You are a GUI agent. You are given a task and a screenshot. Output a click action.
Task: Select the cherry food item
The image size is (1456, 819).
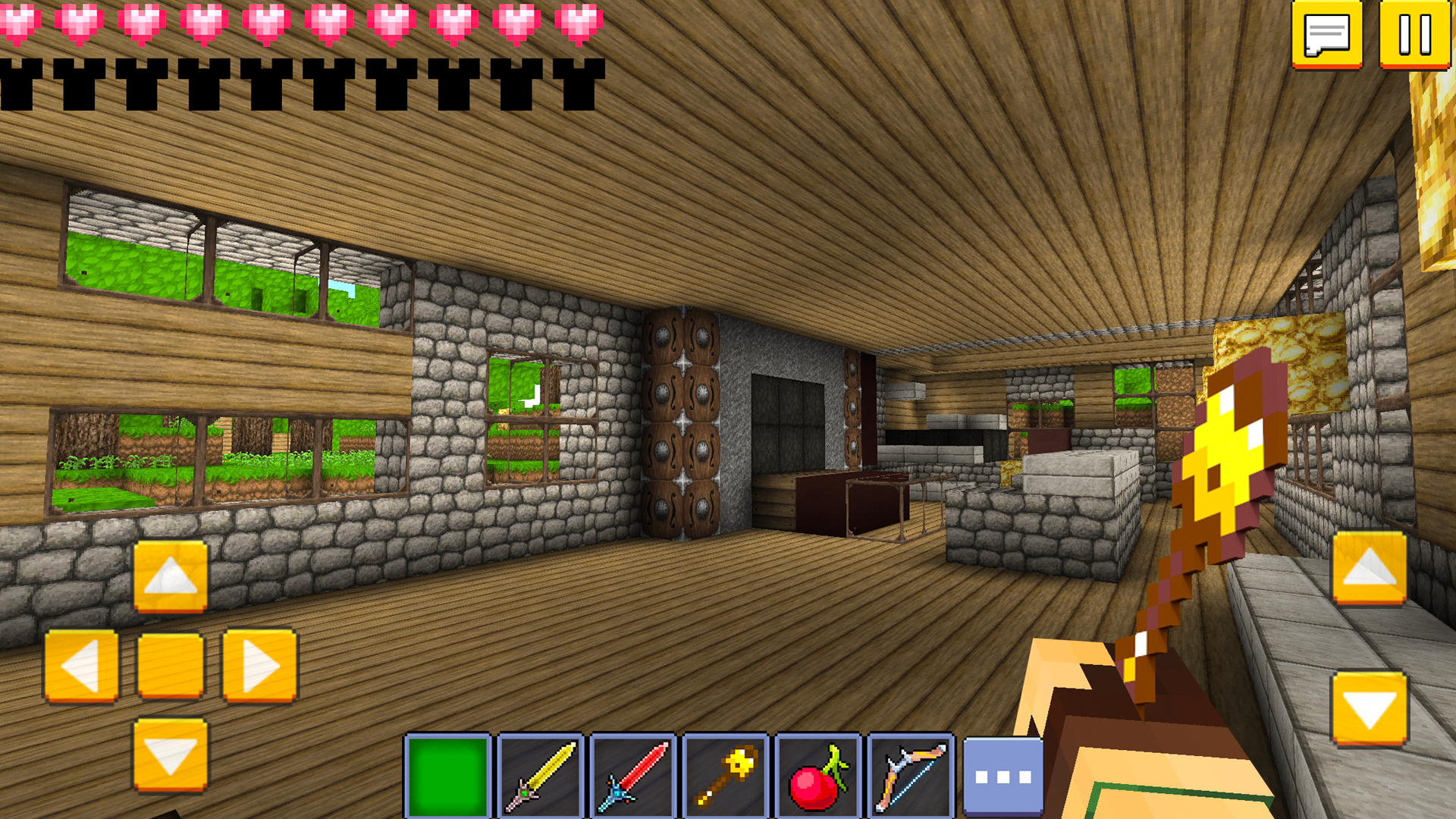click(818, 774)
